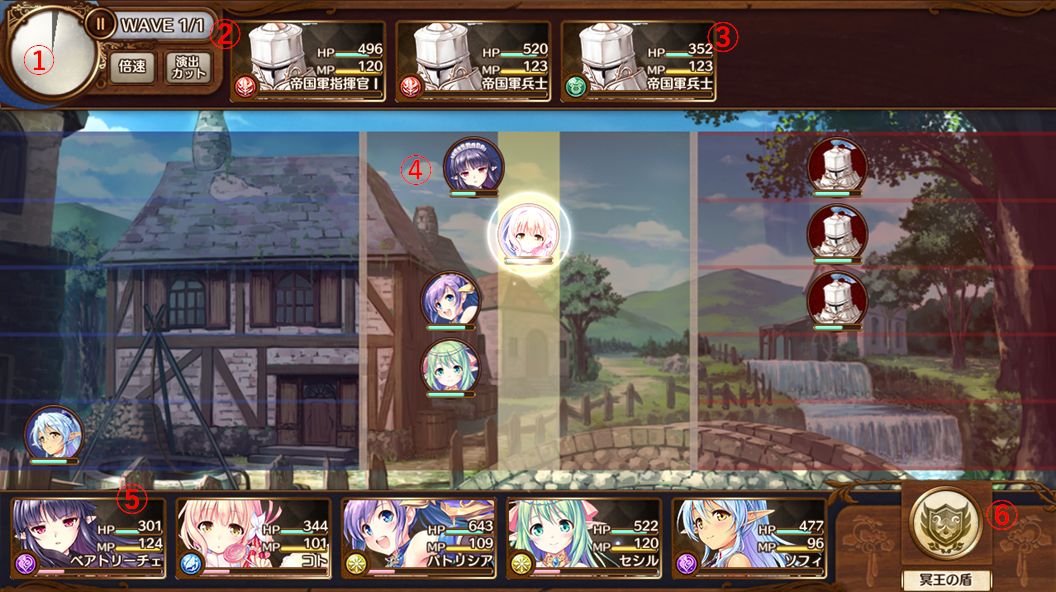Choose the コト character card

(253, 538)
